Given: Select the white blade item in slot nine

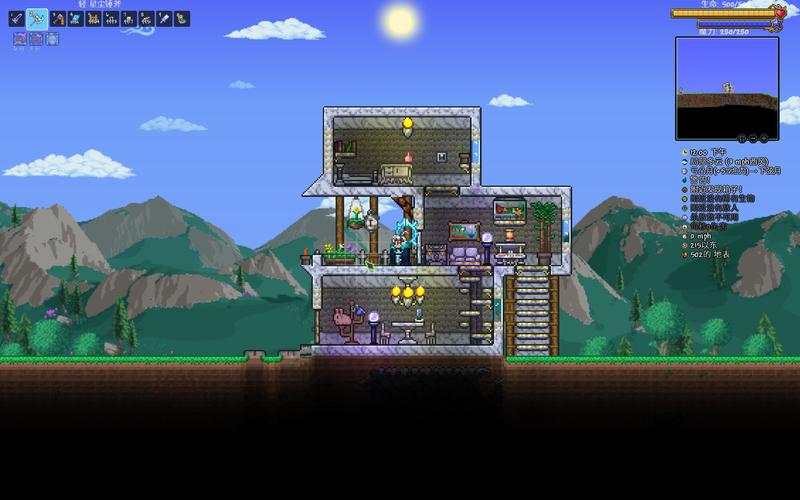Looking at the screenshot, I should (164, 18).
